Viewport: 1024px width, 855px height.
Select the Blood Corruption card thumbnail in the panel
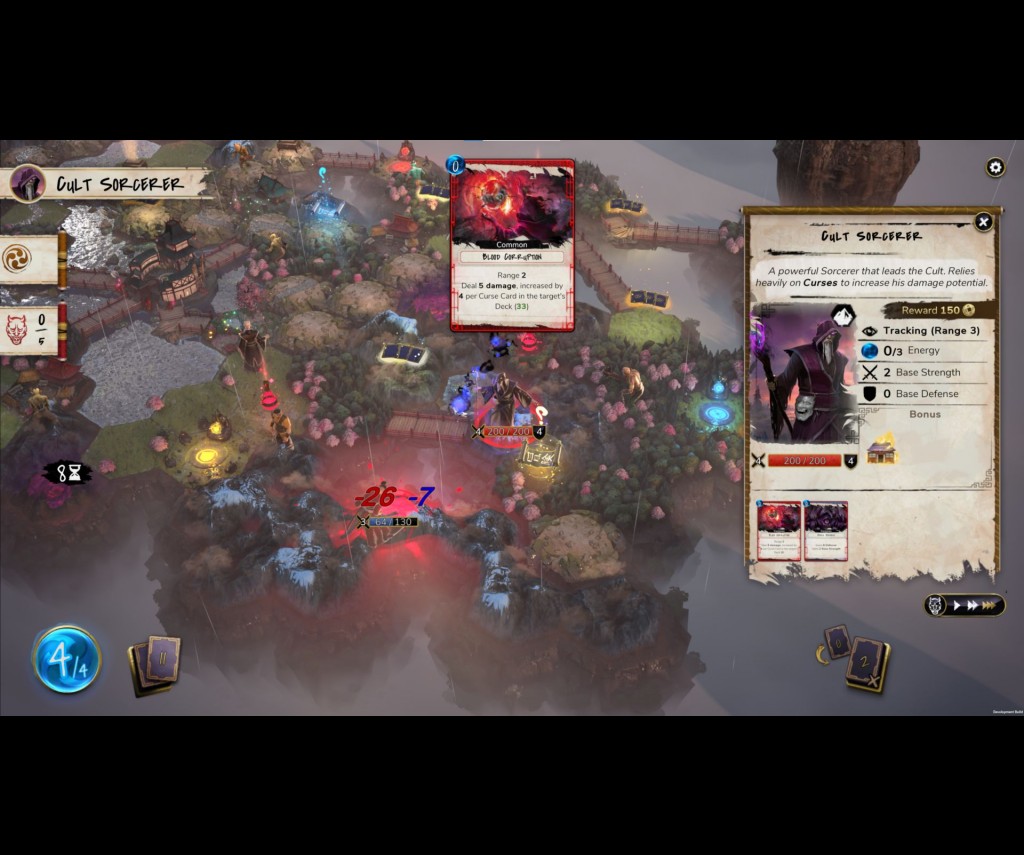779,530
